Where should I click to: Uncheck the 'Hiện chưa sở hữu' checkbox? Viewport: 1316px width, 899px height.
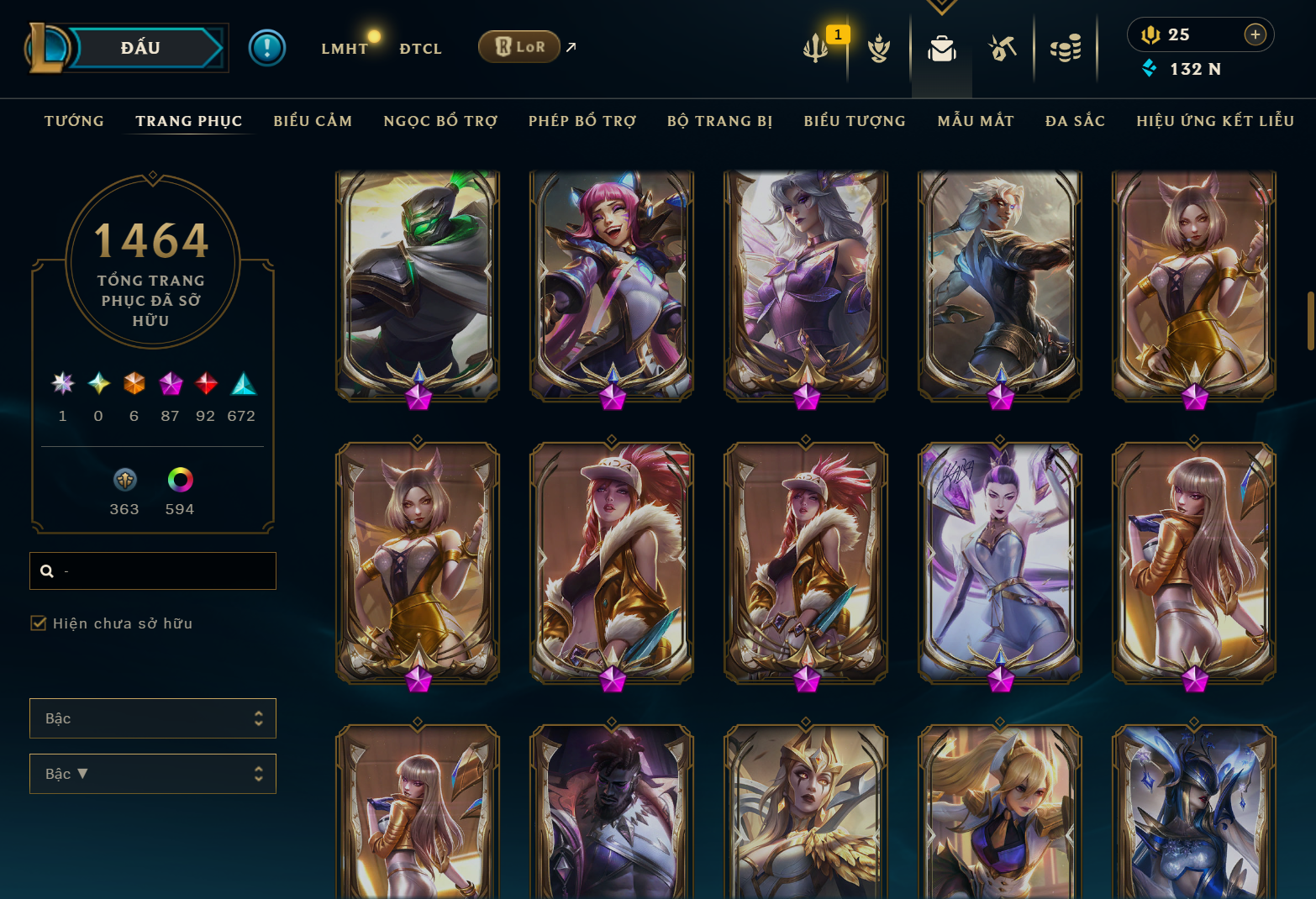tap(38, 623)
